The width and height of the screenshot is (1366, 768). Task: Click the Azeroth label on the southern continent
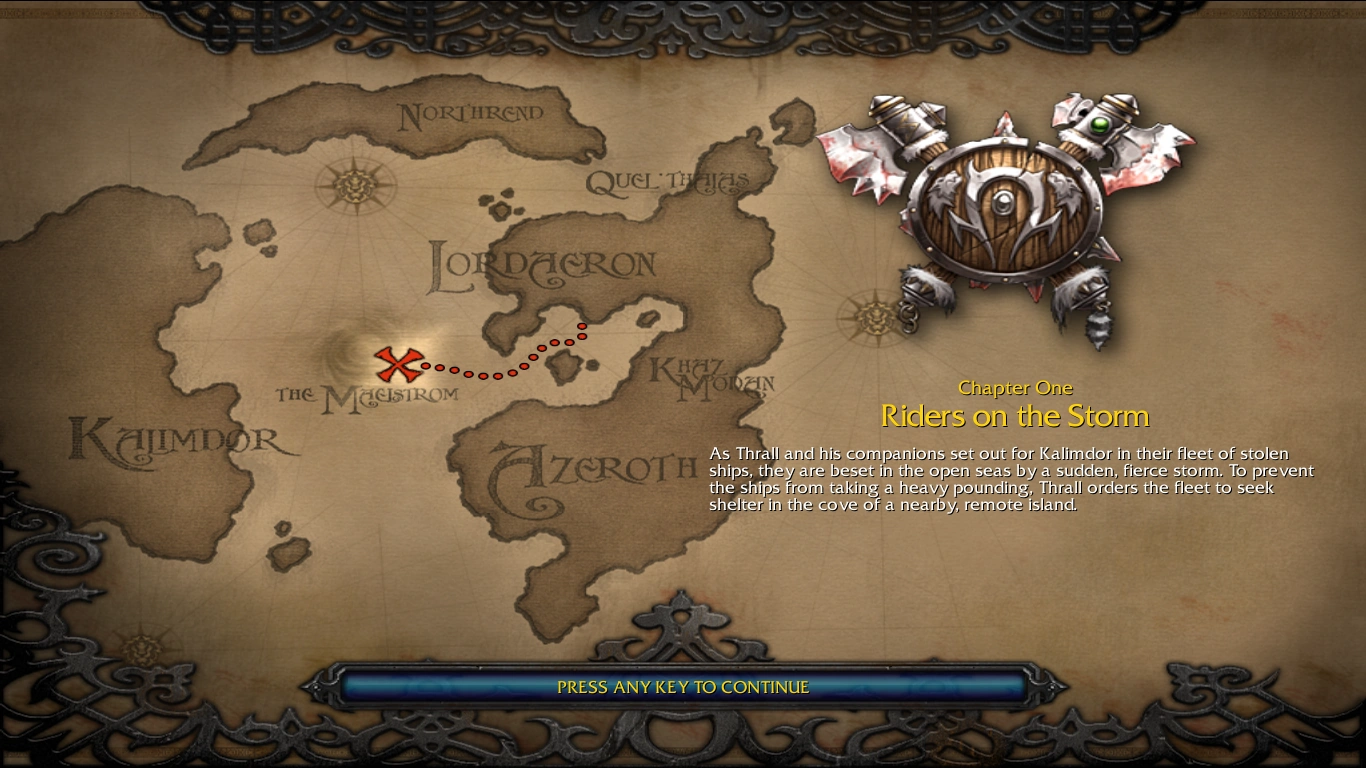coord(593,463)
